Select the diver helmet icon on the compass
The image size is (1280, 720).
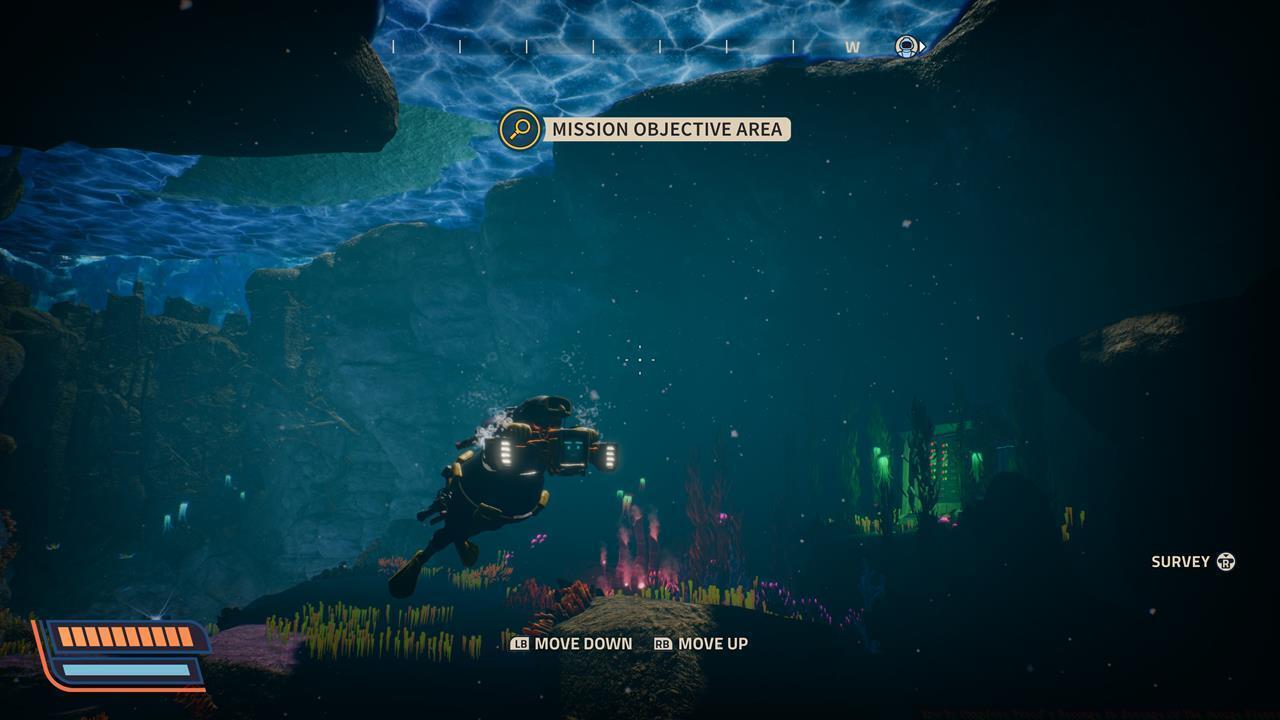(905, 45)
